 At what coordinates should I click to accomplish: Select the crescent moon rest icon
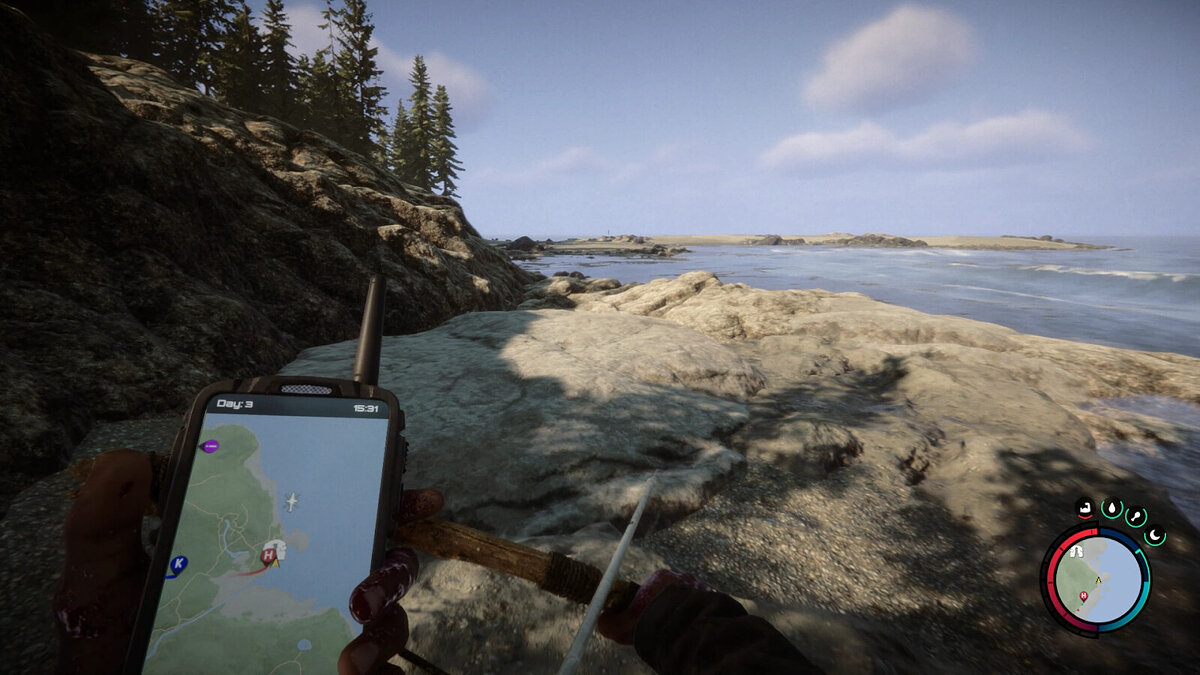point(1155,536)
